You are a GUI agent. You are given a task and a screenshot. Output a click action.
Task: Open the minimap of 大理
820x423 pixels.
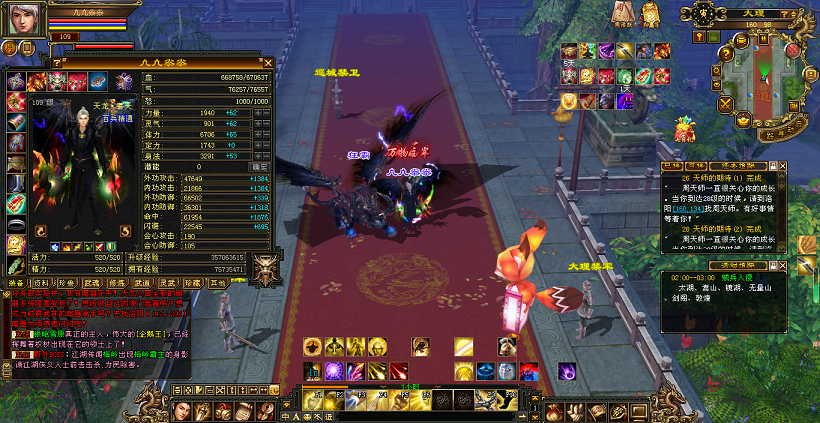pyautogui.click(x=763, y=75)
